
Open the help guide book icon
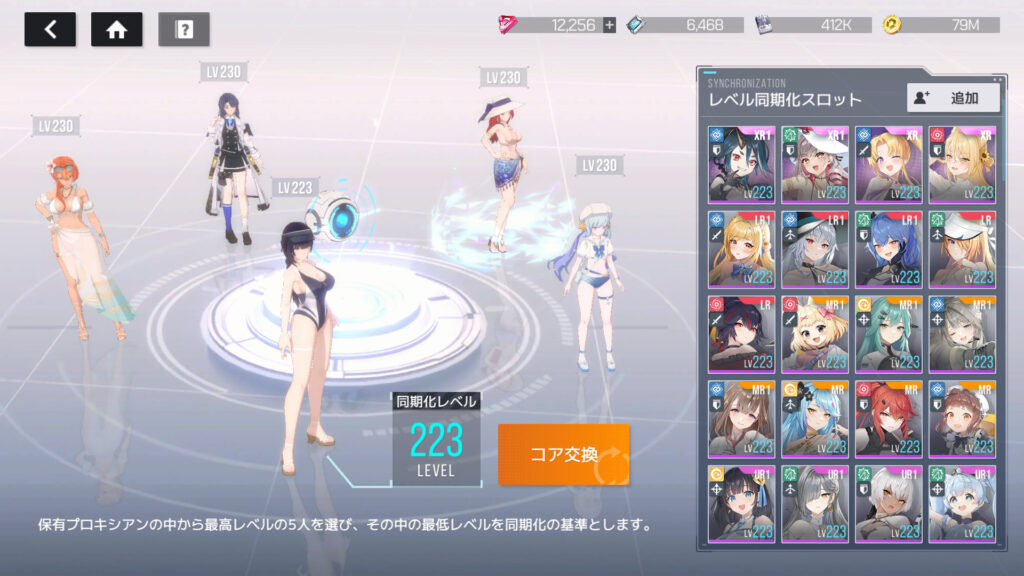(184, 29)
